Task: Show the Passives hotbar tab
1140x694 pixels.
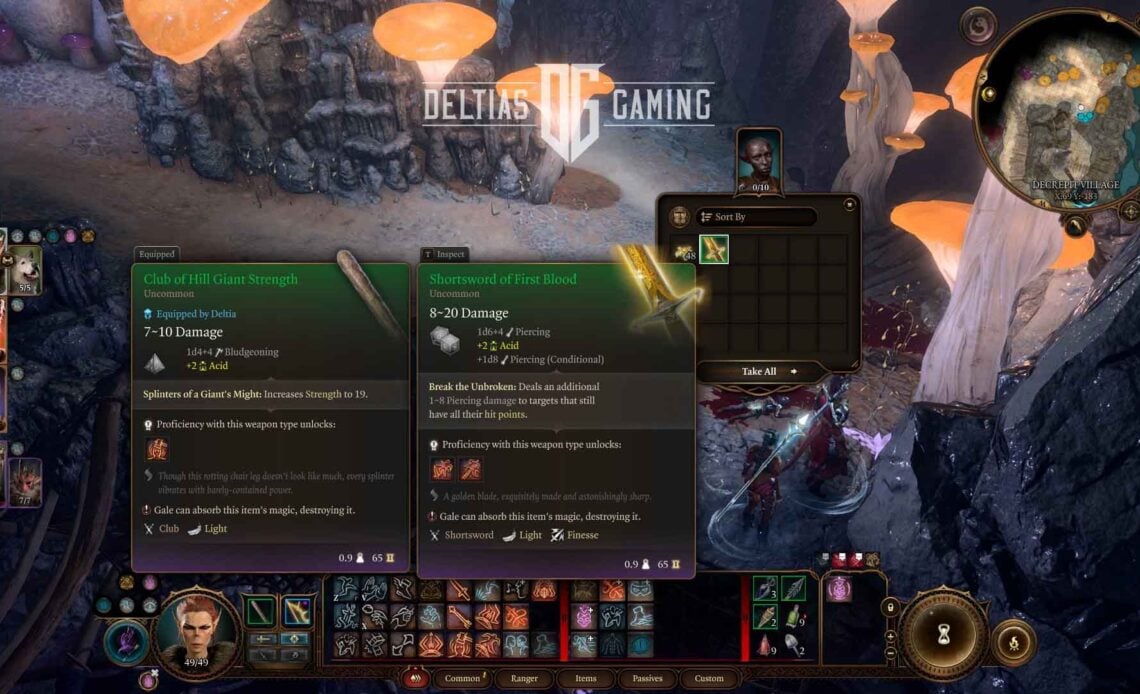Action: click(x=647, y=679)
